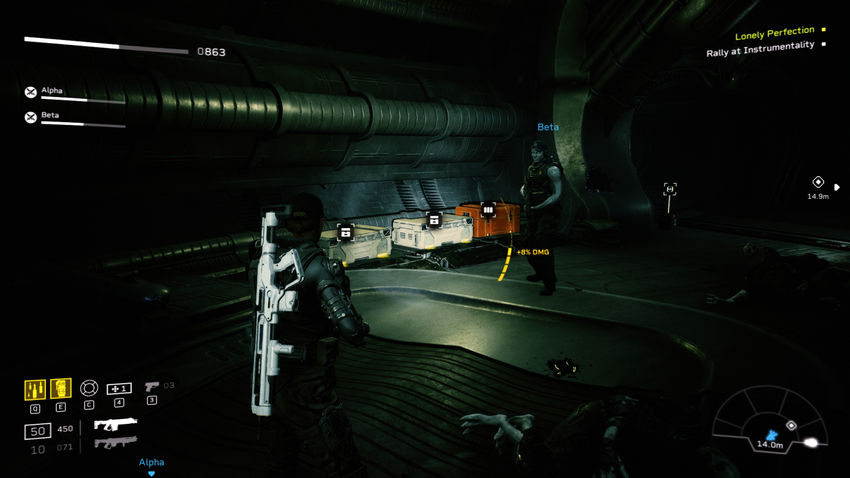The width and height of the screenshot is (850, 478).
Task: Click the objective waypoint diamond marker
Action: pos(818,183)
